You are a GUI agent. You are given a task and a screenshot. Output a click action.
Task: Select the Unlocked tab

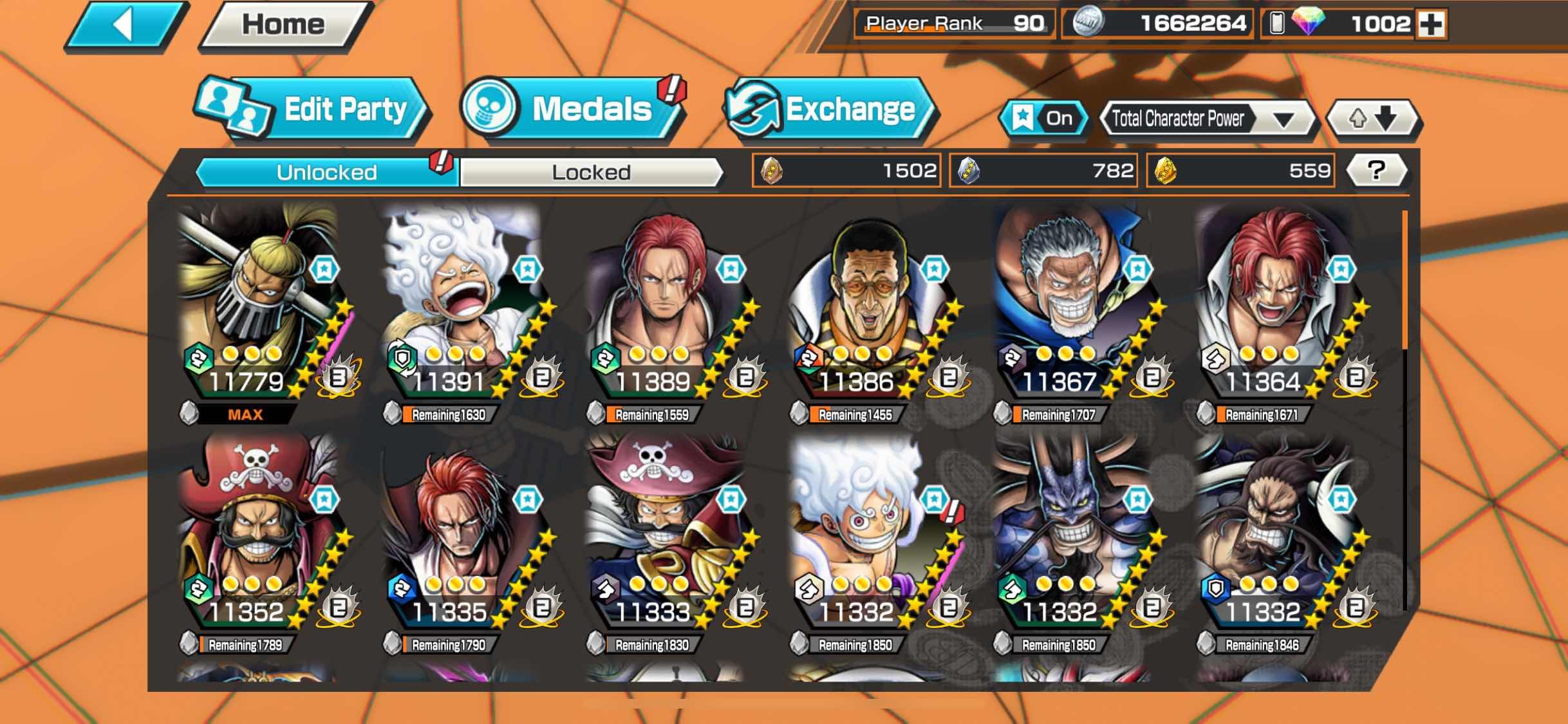[326, 172]
